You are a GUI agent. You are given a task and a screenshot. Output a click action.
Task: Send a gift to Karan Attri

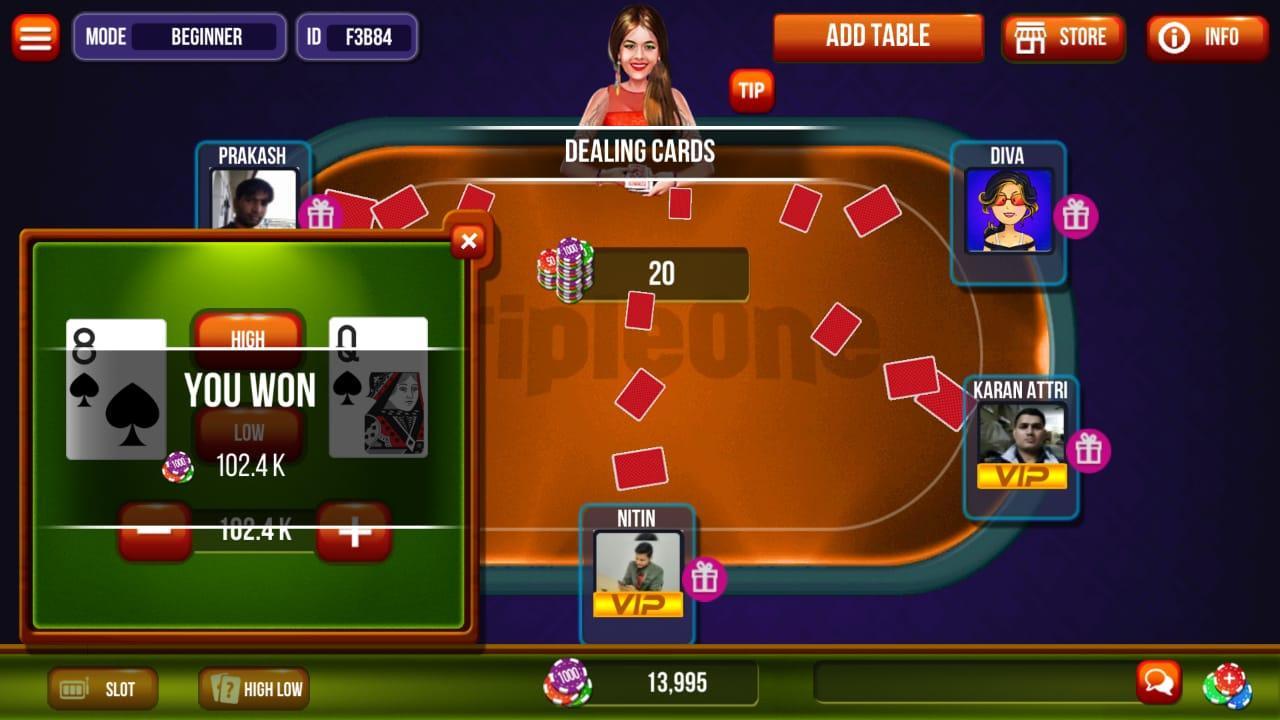click(x=1088, y=451)
